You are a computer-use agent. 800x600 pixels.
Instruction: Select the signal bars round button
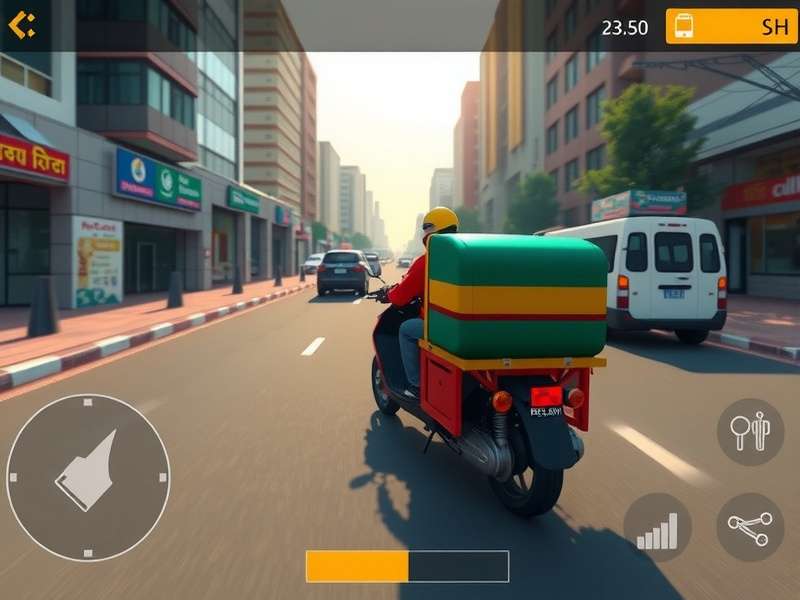pos(657,527)
